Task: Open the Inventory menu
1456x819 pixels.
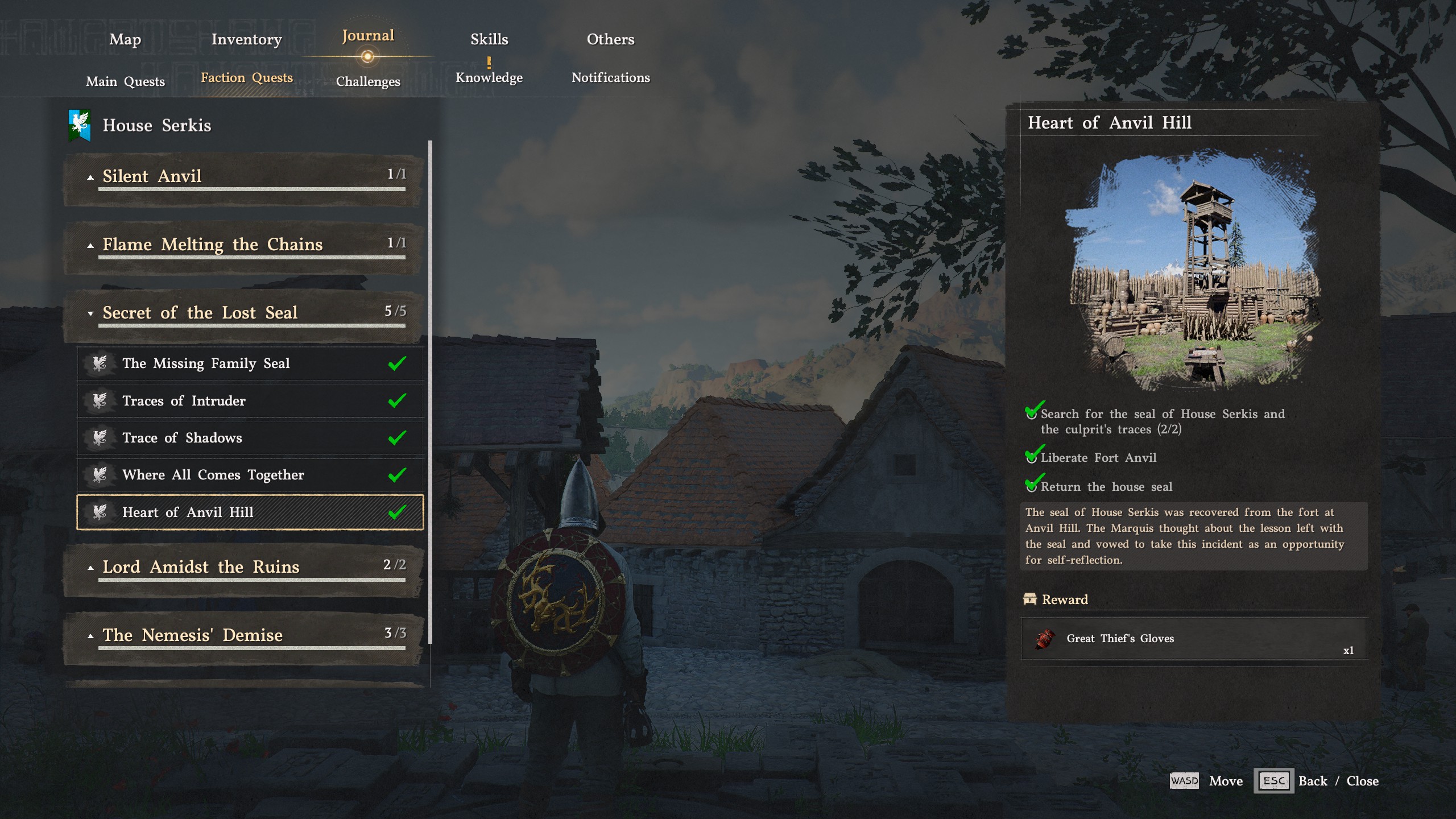Action: click(x=246, y=39)
